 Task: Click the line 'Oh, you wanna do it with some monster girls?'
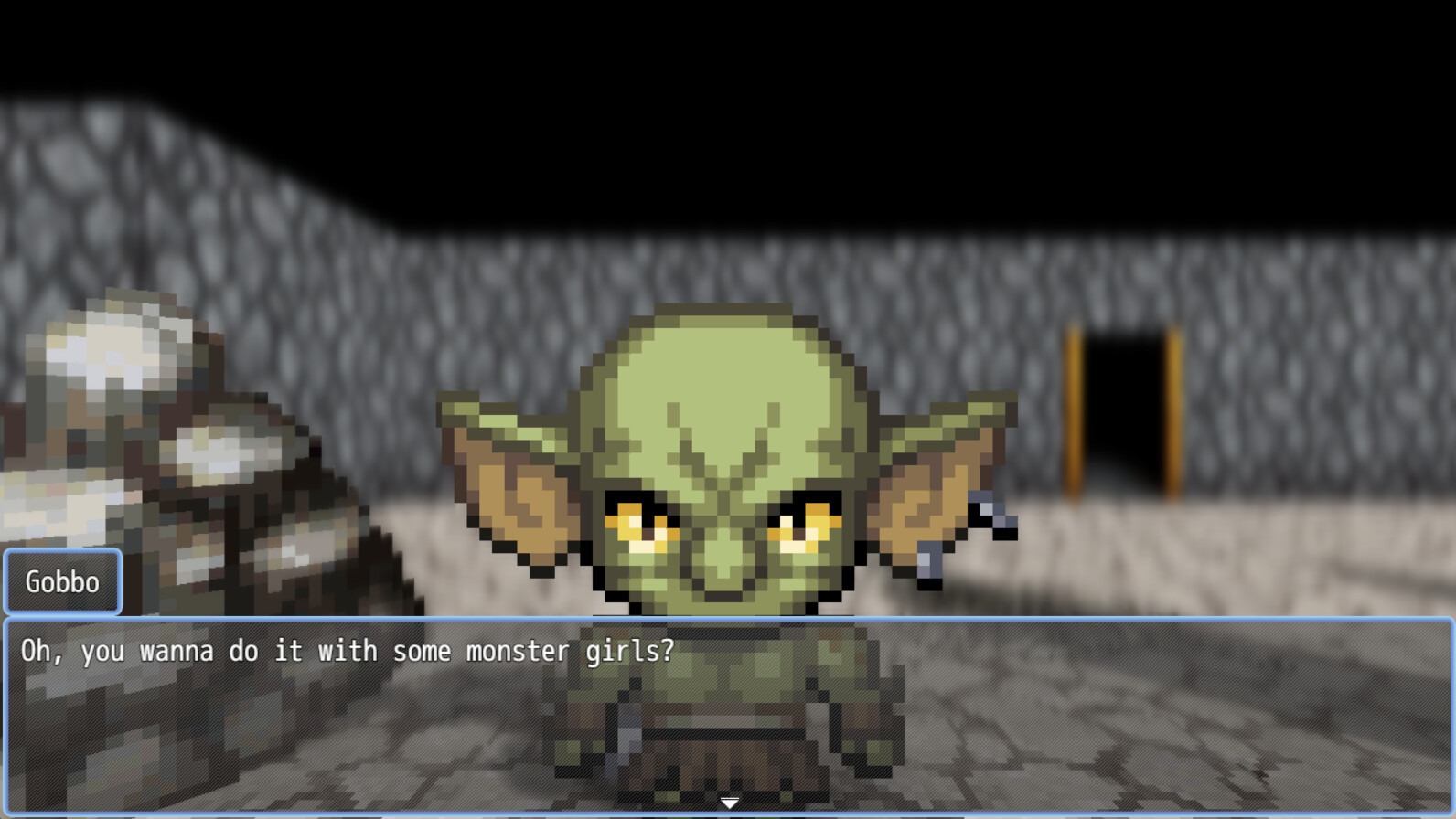pyautogui.click(x=348, y=651)
